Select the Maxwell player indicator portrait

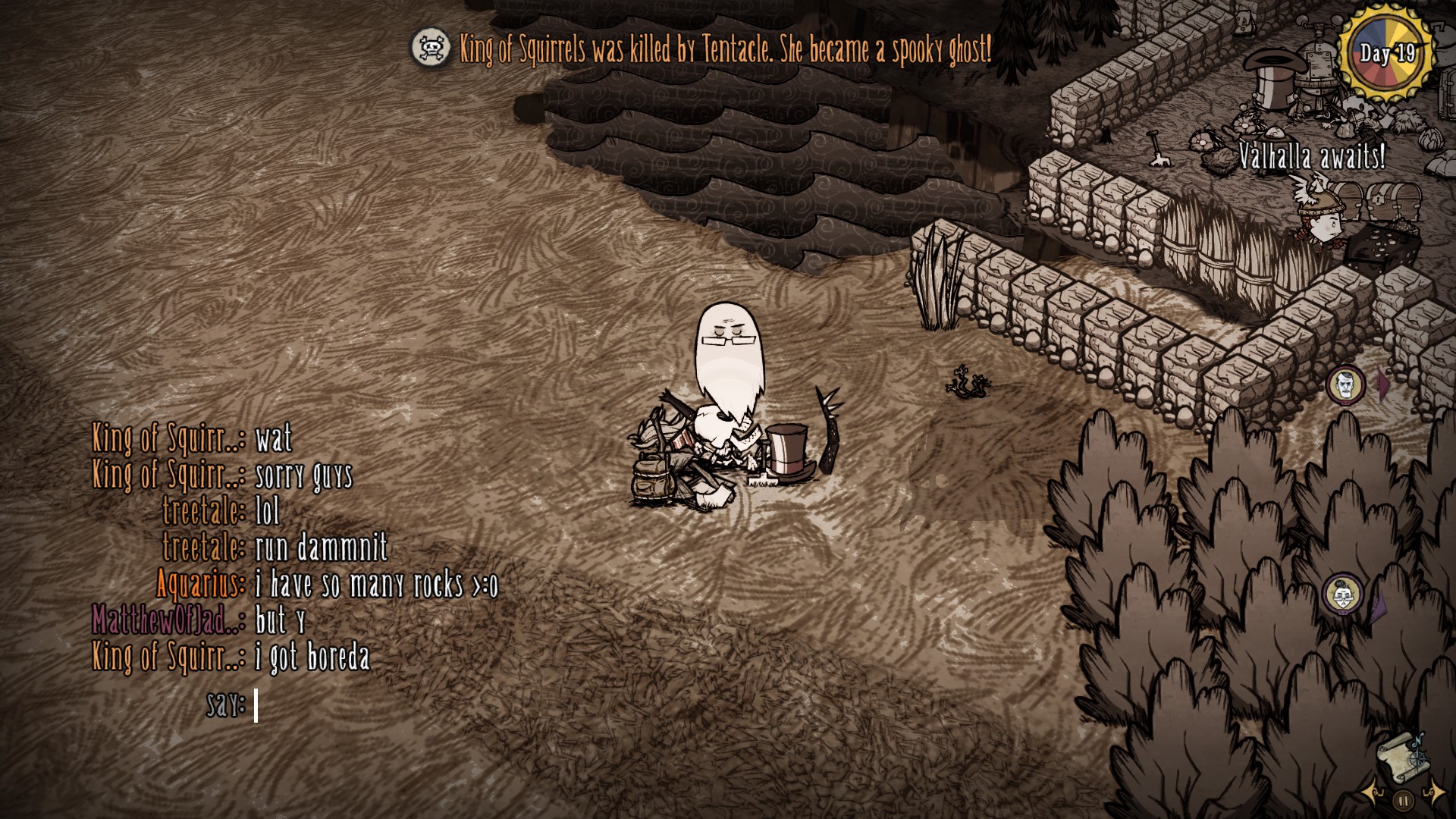pos(1345,384)
